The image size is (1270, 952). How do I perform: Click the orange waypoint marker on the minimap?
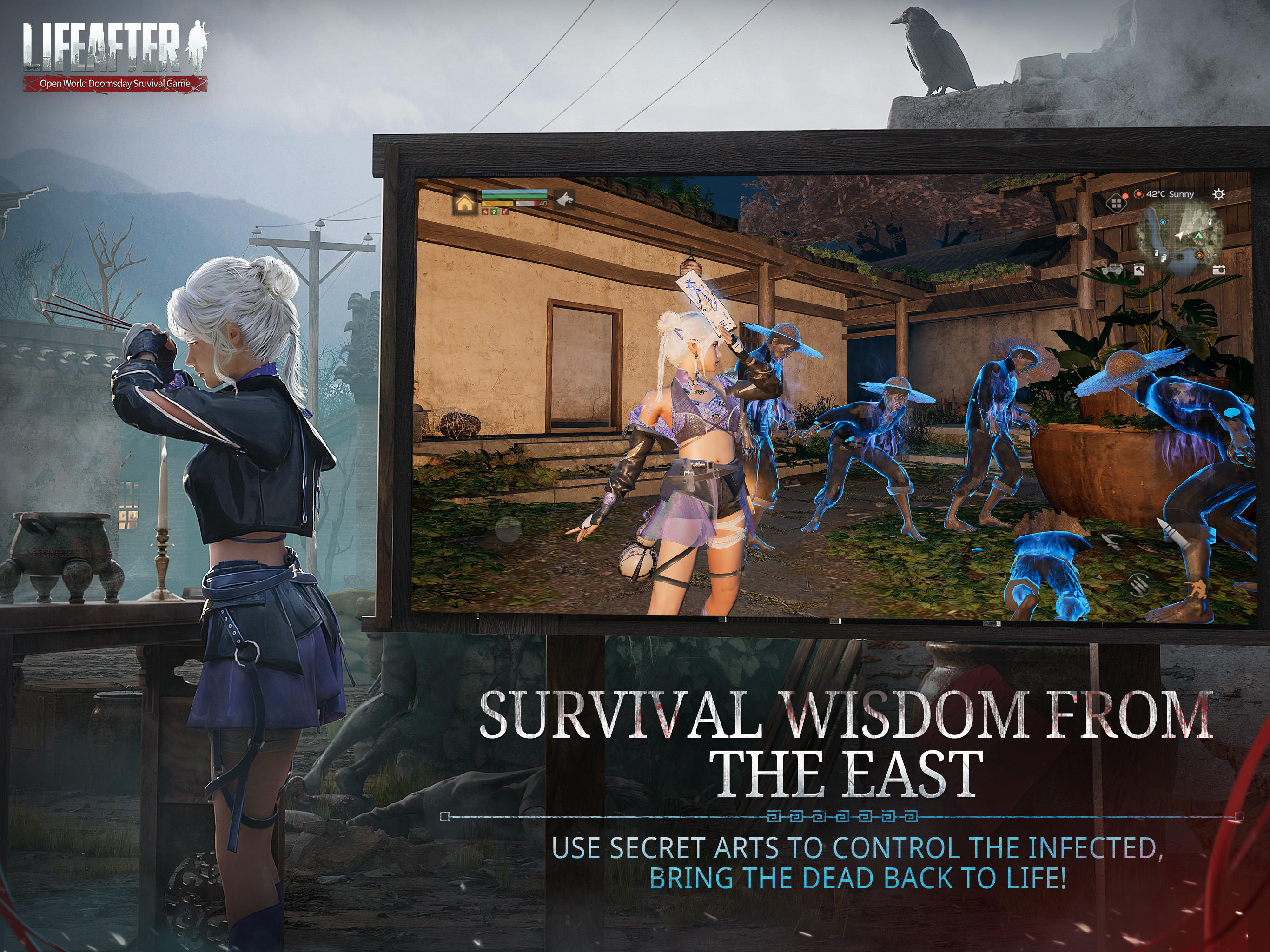(x=1199, y=256)
